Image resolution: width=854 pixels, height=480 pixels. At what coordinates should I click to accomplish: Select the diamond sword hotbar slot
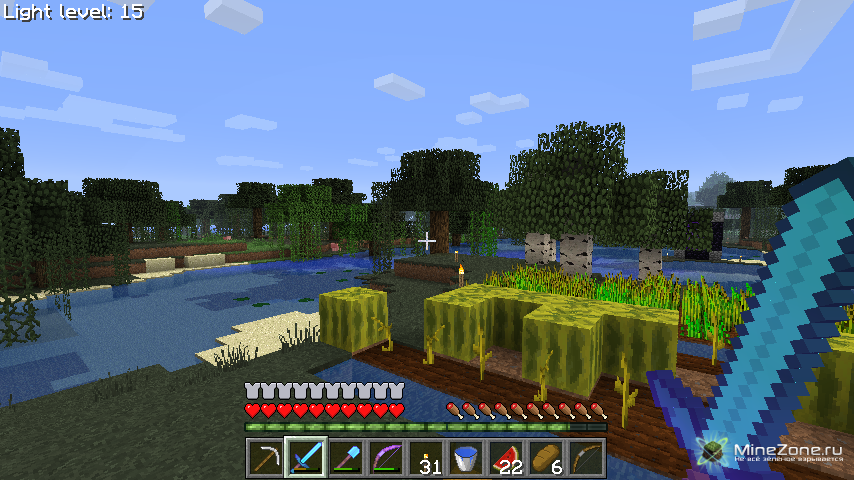coord(305,458)
